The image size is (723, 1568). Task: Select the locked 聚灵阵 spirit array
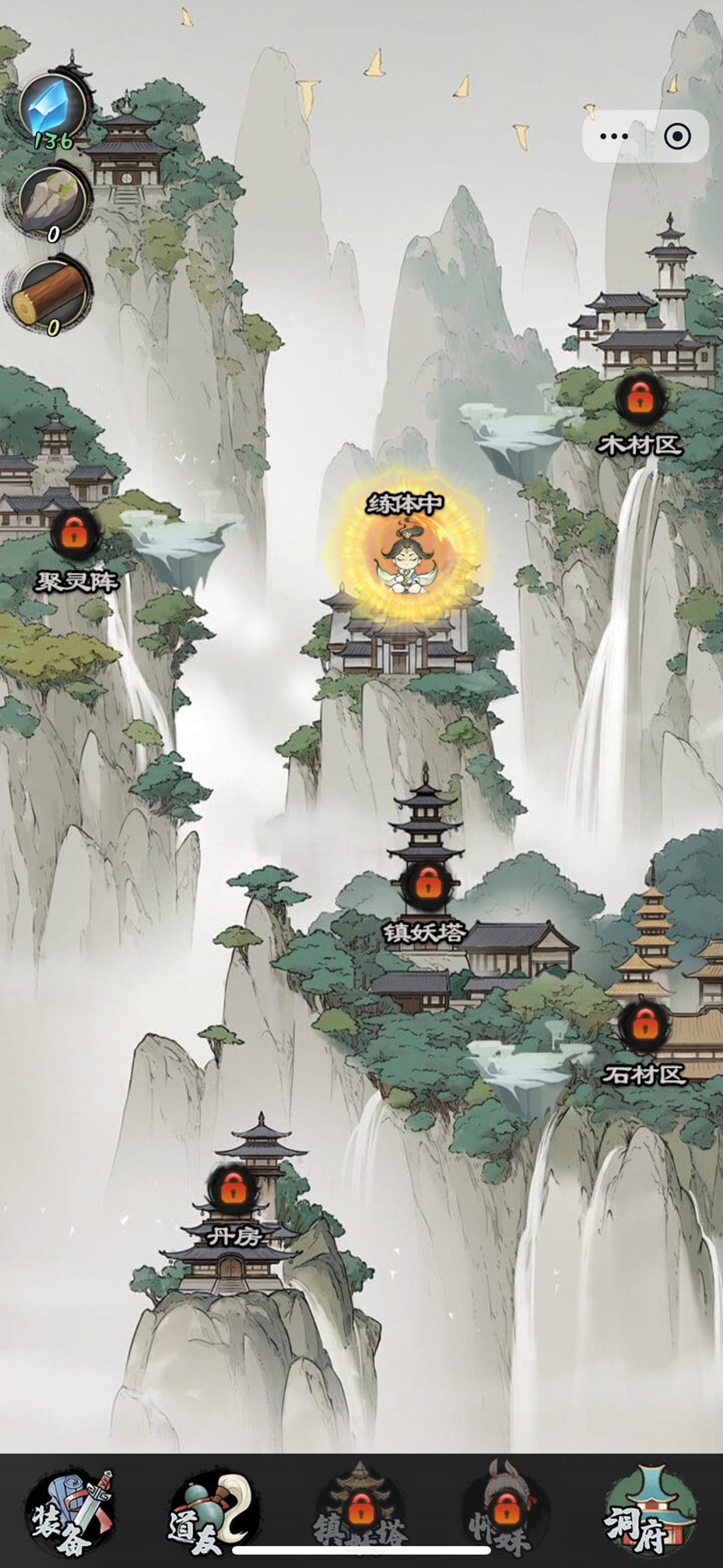pos(75,535)
